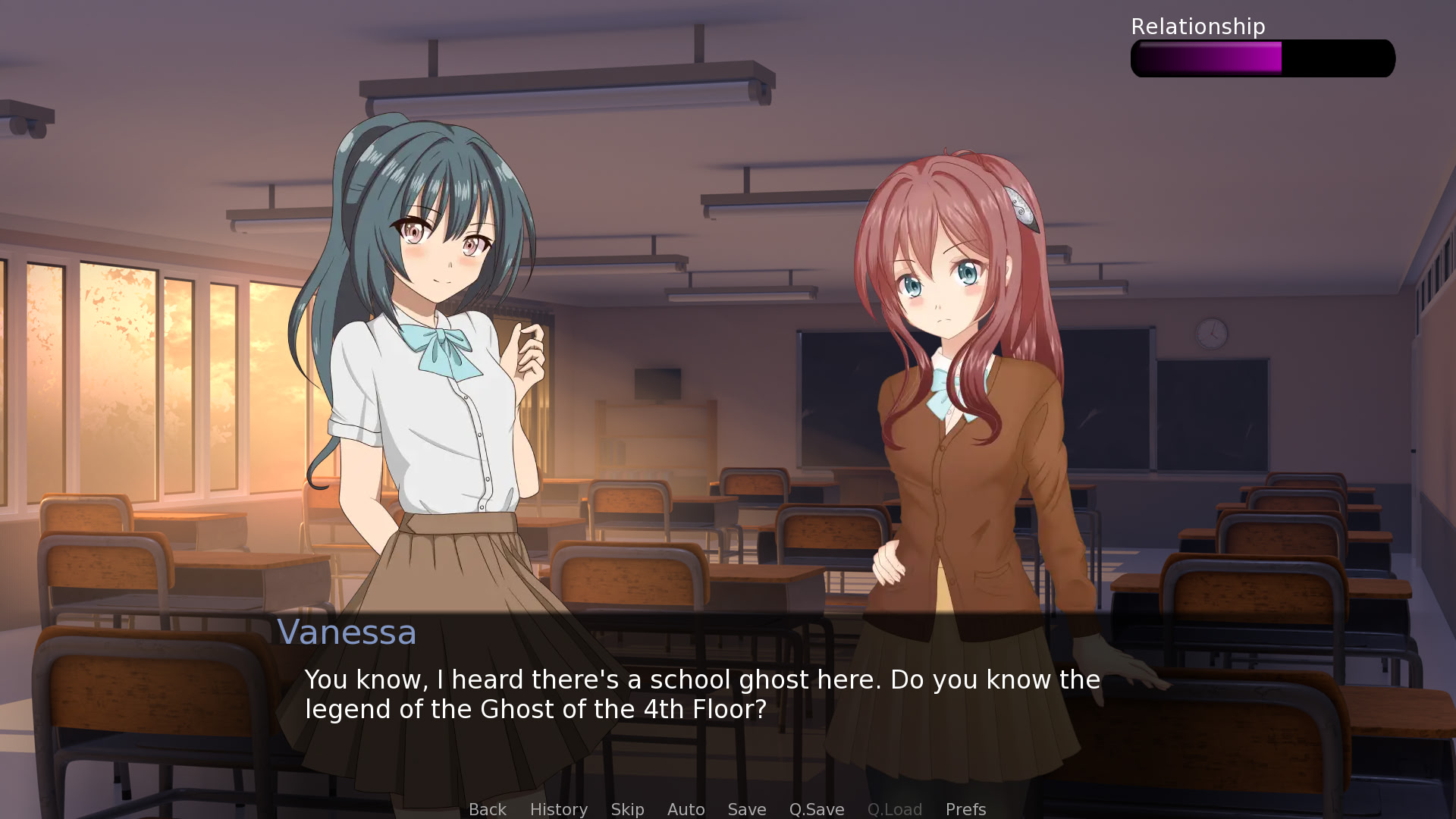
Task: Open the Prefs settings menu
Action: coord(965,809)
